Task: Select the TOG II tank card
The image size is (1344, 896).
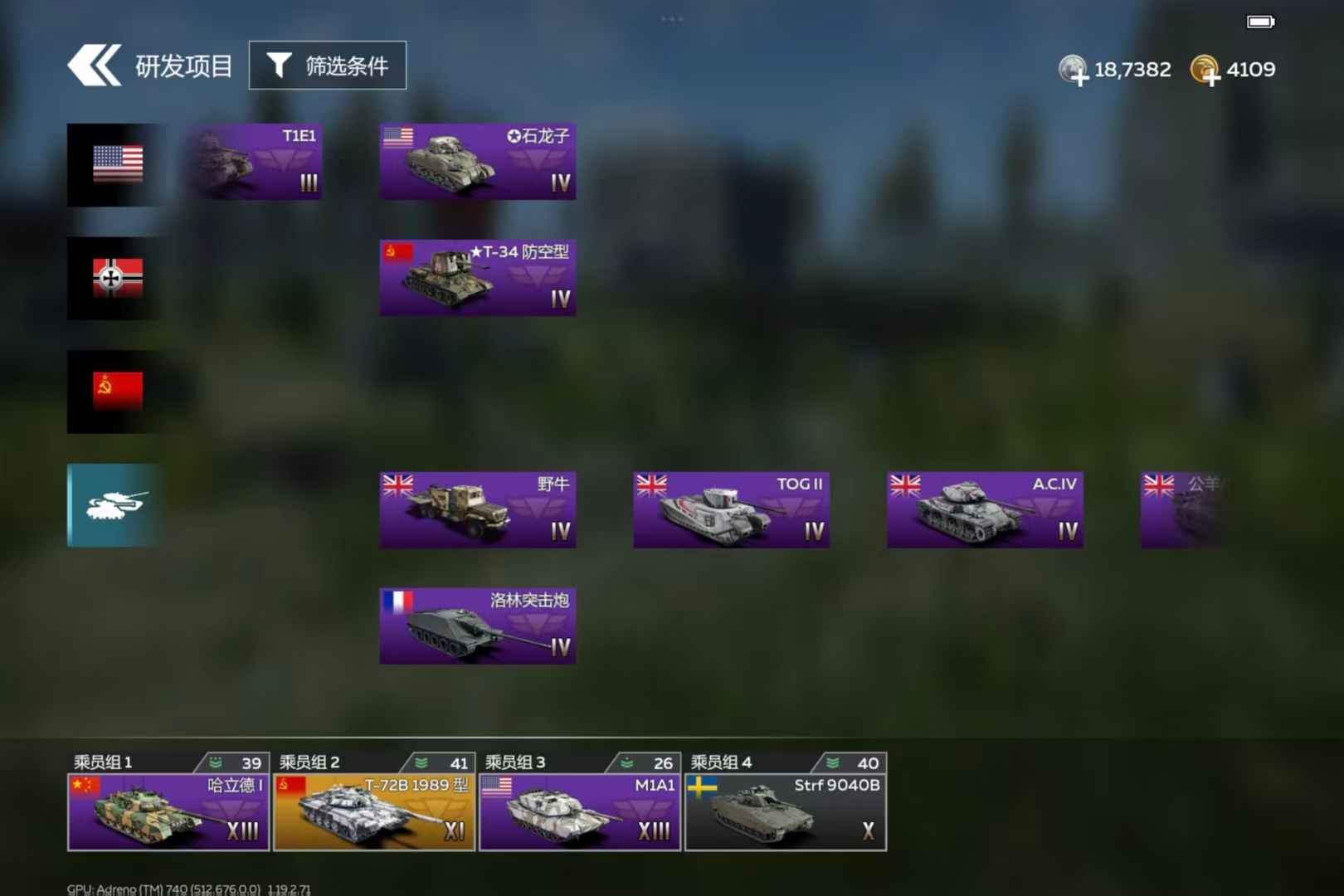Action: (731, 509)
